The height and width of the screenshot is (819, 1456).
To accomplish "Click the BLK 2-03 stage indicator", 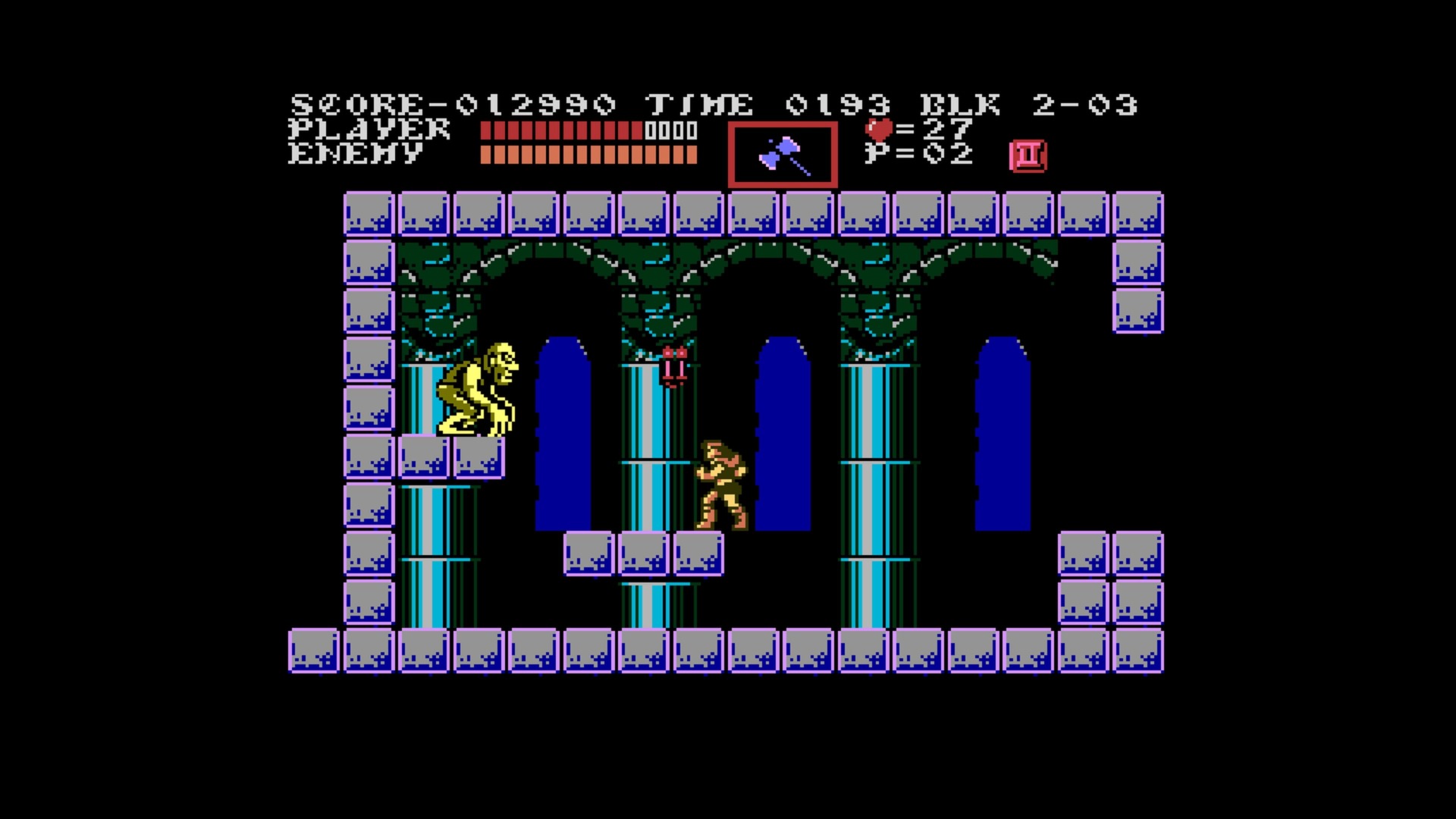I will [x=1031, y=103].
